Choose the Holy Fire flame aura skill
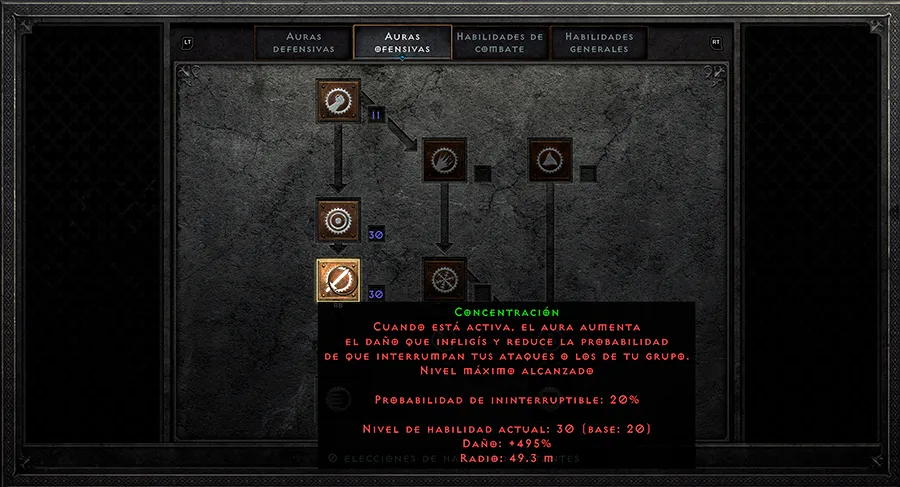This screenshot has height=487, width=900. click(443, 159)
